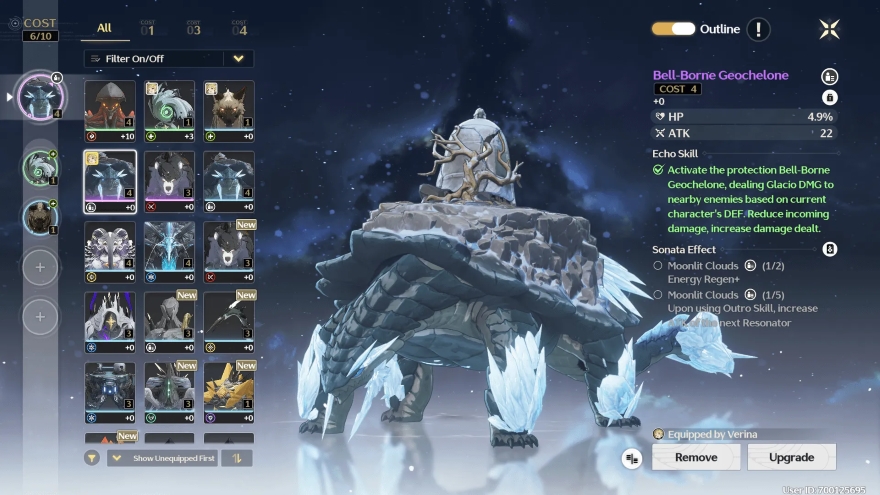The image size is (880, 495).
Task: Filter the list by Cost 3 tab
Action: point(193,28)
